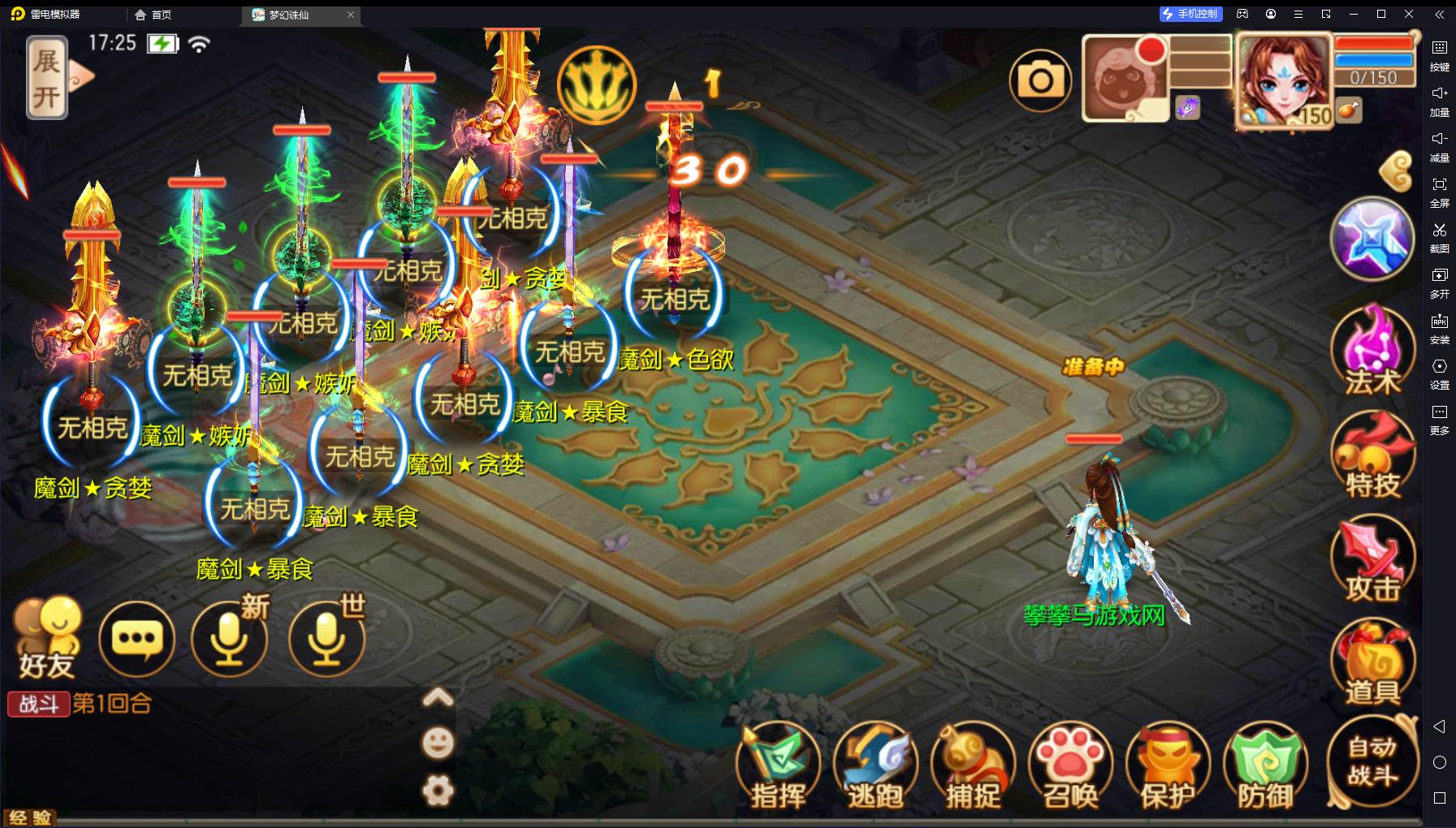This screenshot has height=828, width=1456.
Task: Select the 攻击 attack command
Action: 1372,560
